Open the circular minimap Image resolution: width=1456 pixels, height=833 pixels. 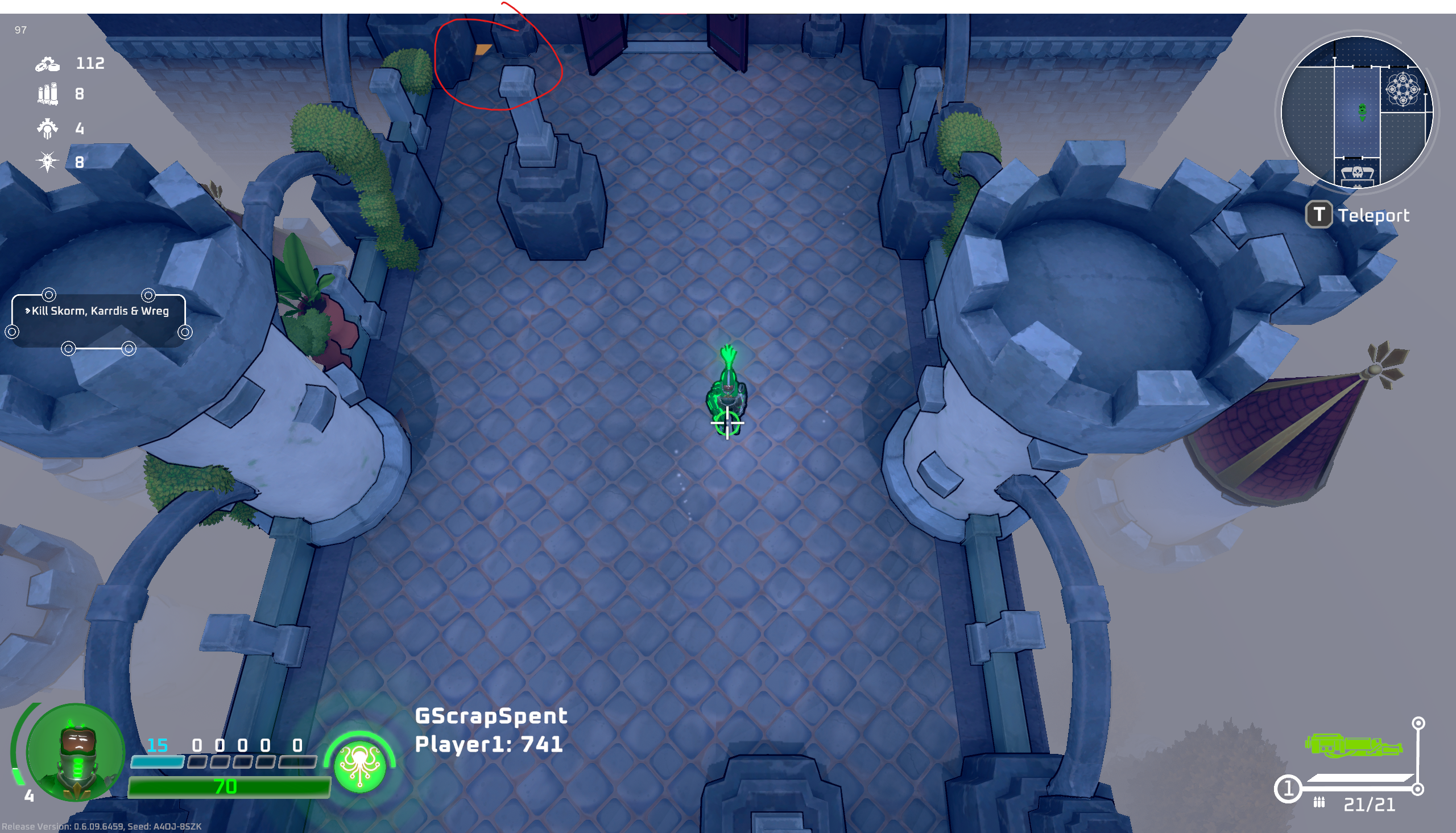tap(1356, 112)
